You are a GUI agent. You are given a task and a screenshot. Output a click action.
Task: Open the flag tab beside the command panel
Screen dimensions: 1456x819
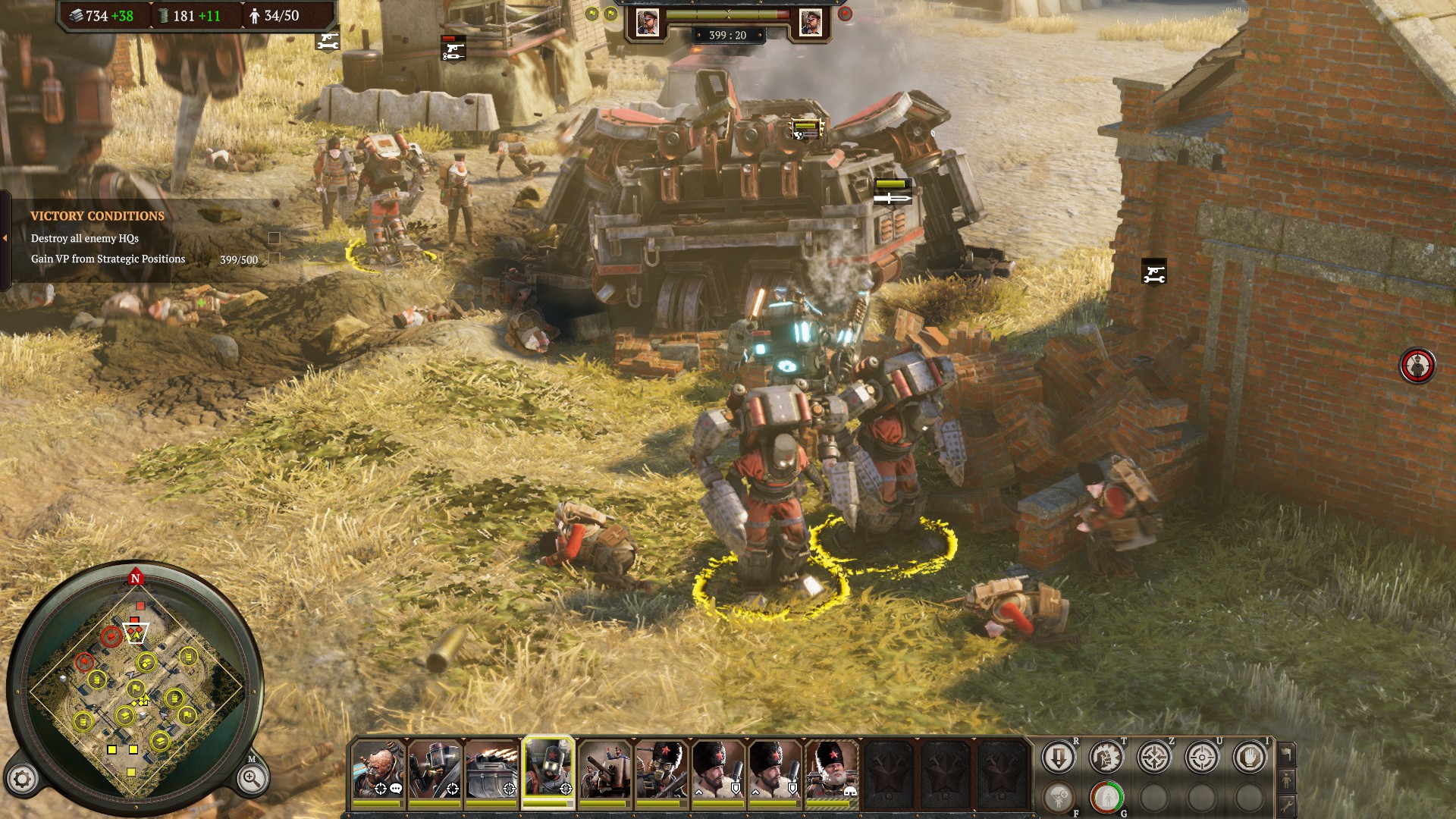(x=1286, y=754)
